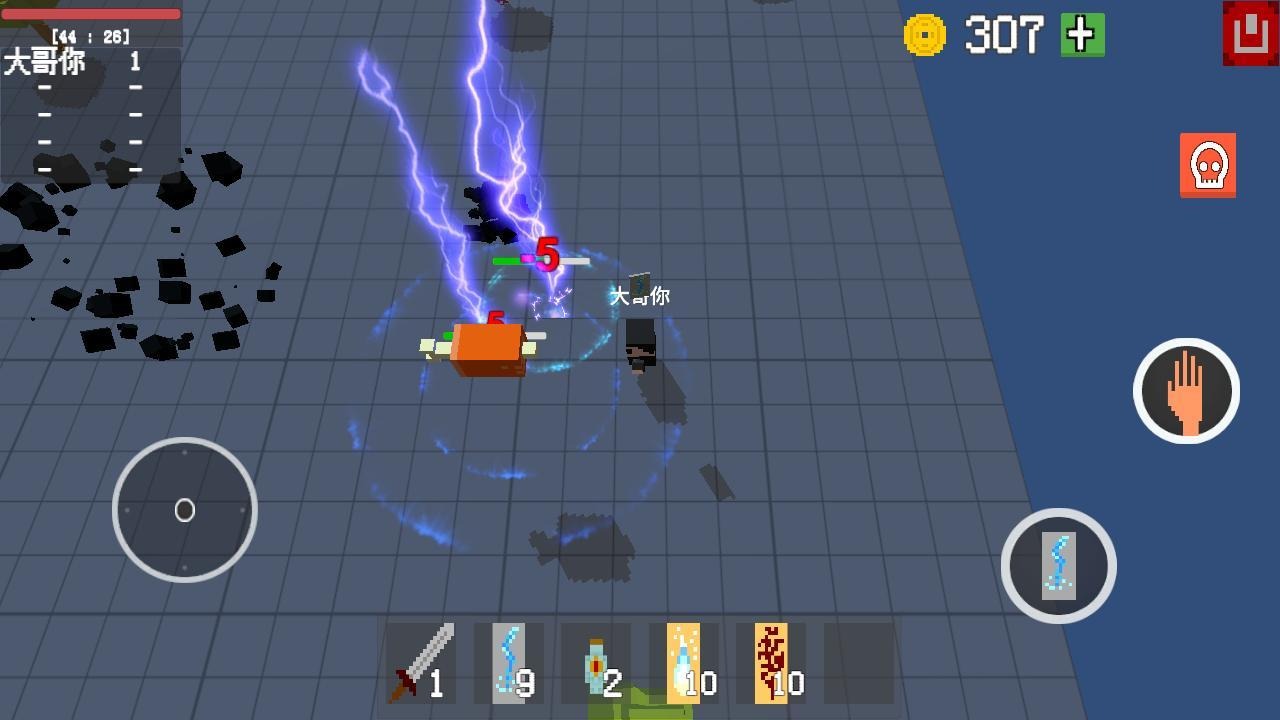This screenshot has height=720, width=1280.
Task: Tap the coin balance showing 307
Action: [x=1004, y=36]
